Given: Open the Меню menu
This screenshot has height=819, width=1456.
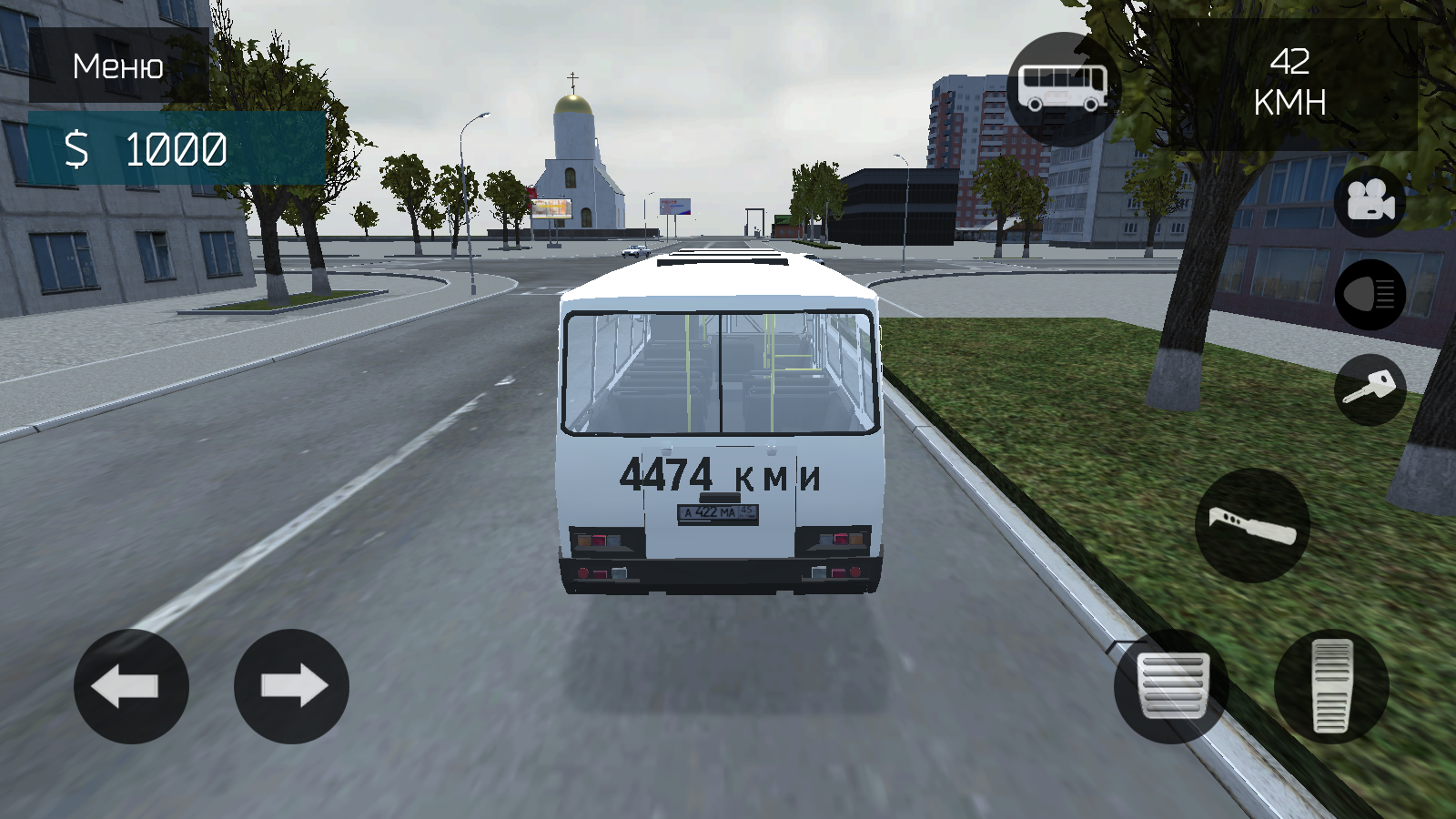Looking at the screenshot, I should pyautogui.click(x=116, y=66).
